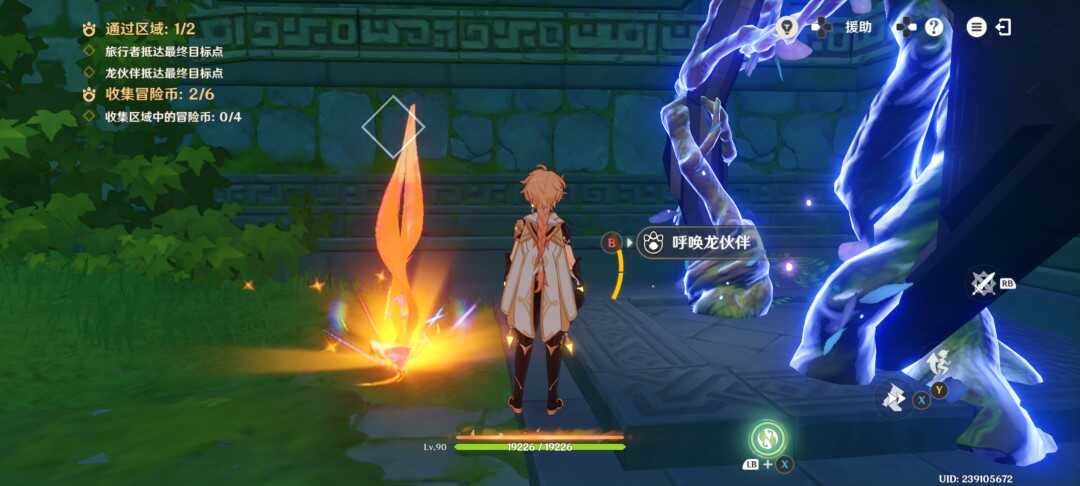Tap the running figure sprint icon
Image resolution: width=1080 pixels, height=486 pixels.
[937, 362]
